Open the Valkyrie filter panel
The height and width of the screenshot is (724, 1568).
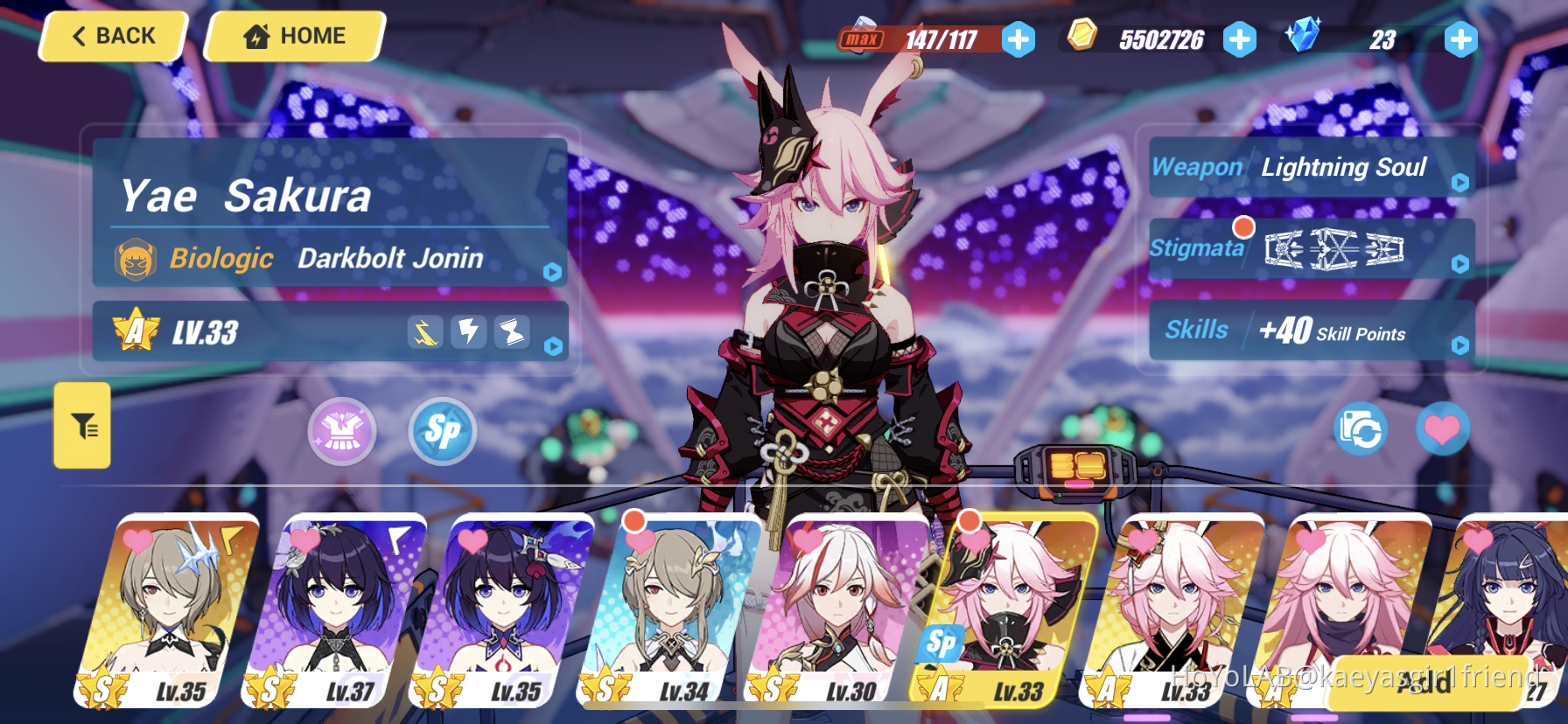[81, 426]
